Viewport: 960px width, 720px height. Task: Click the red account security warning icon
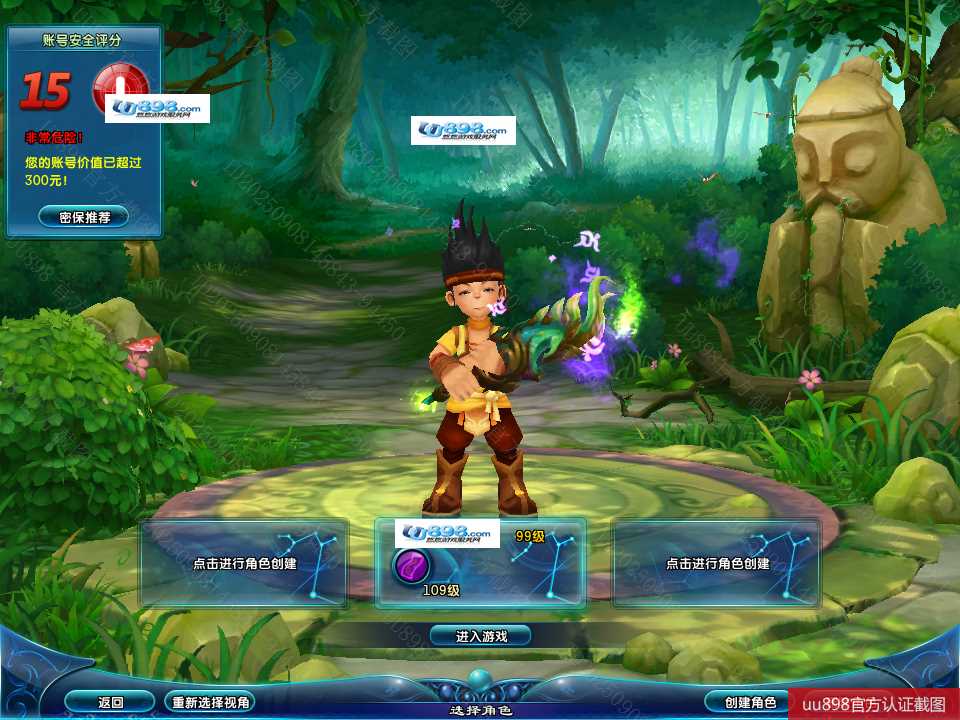120,86
